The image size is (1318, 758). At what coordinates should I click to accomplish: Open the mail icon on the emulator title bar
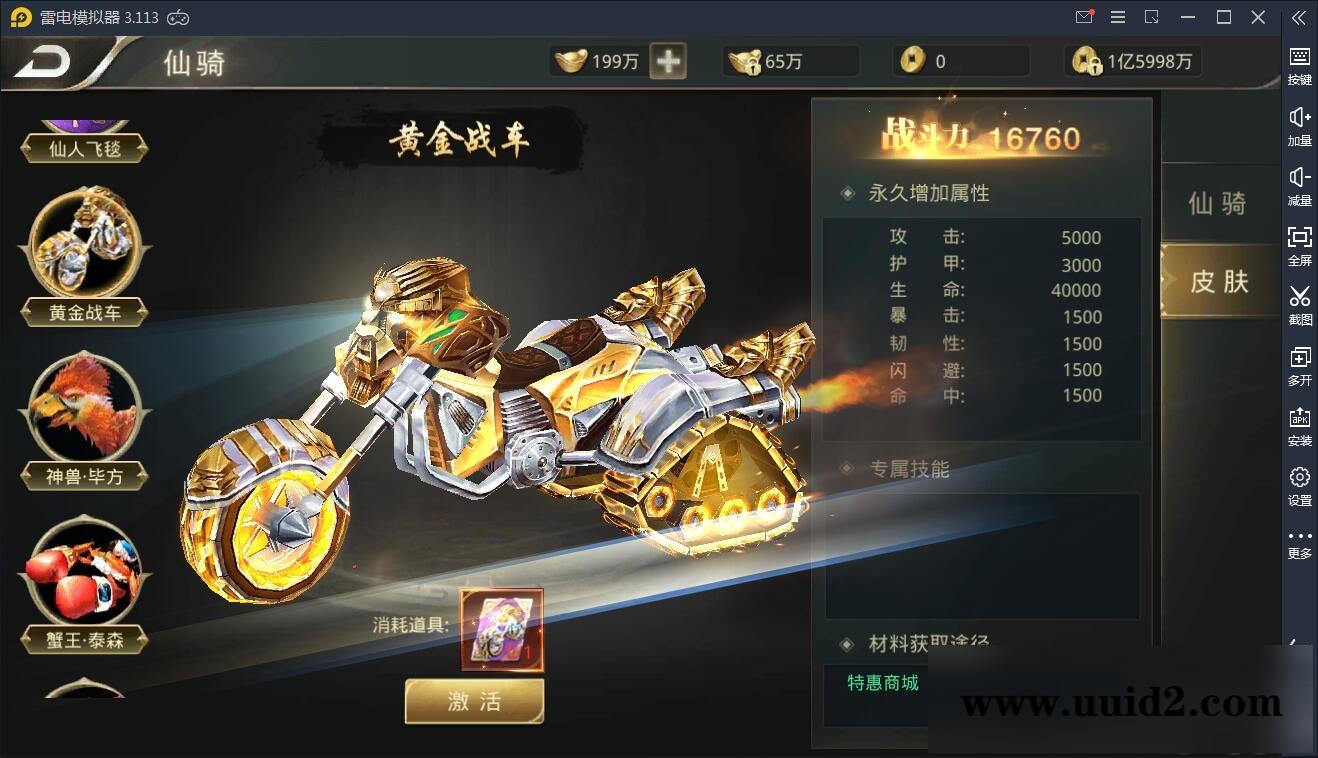[x=1082, y=17]
